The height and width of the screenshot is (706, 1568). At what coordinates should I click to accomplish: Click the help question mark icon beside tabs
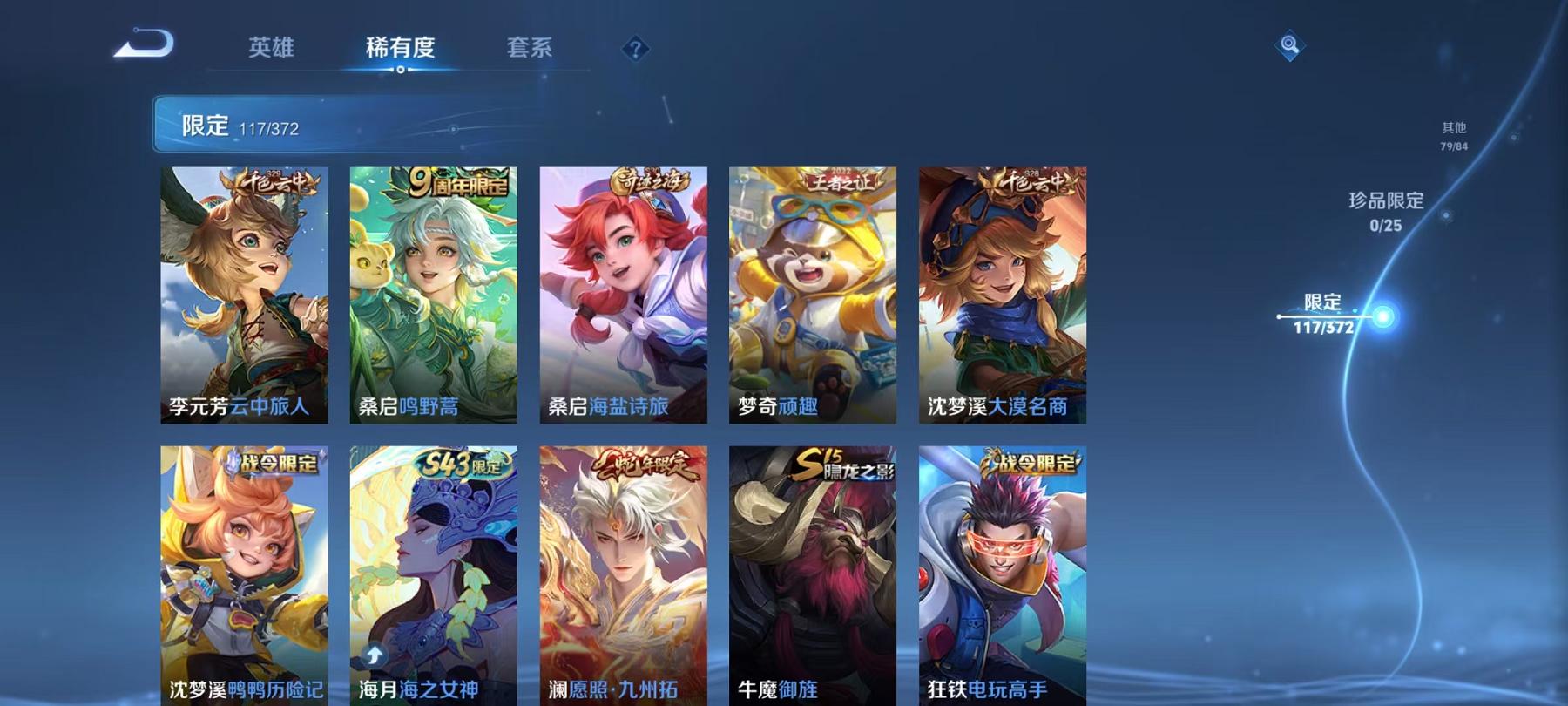637,50
